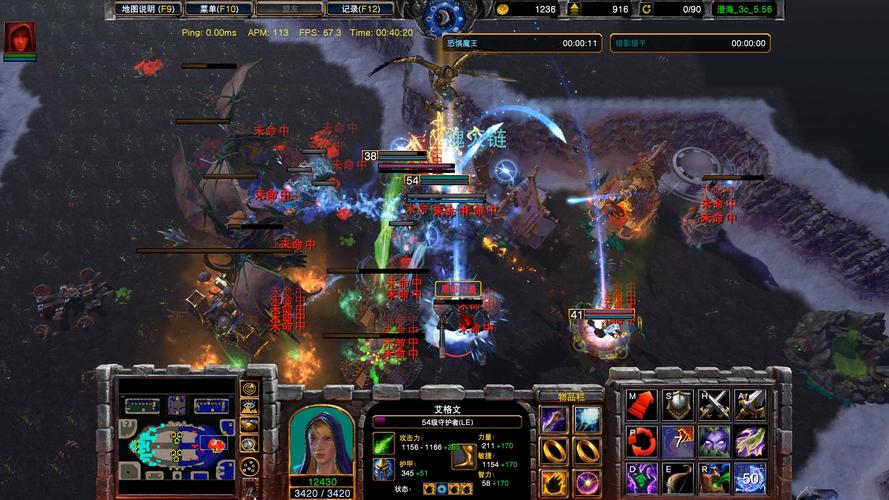Open the 地图说明 (F9) quest log

pos(146,9)
